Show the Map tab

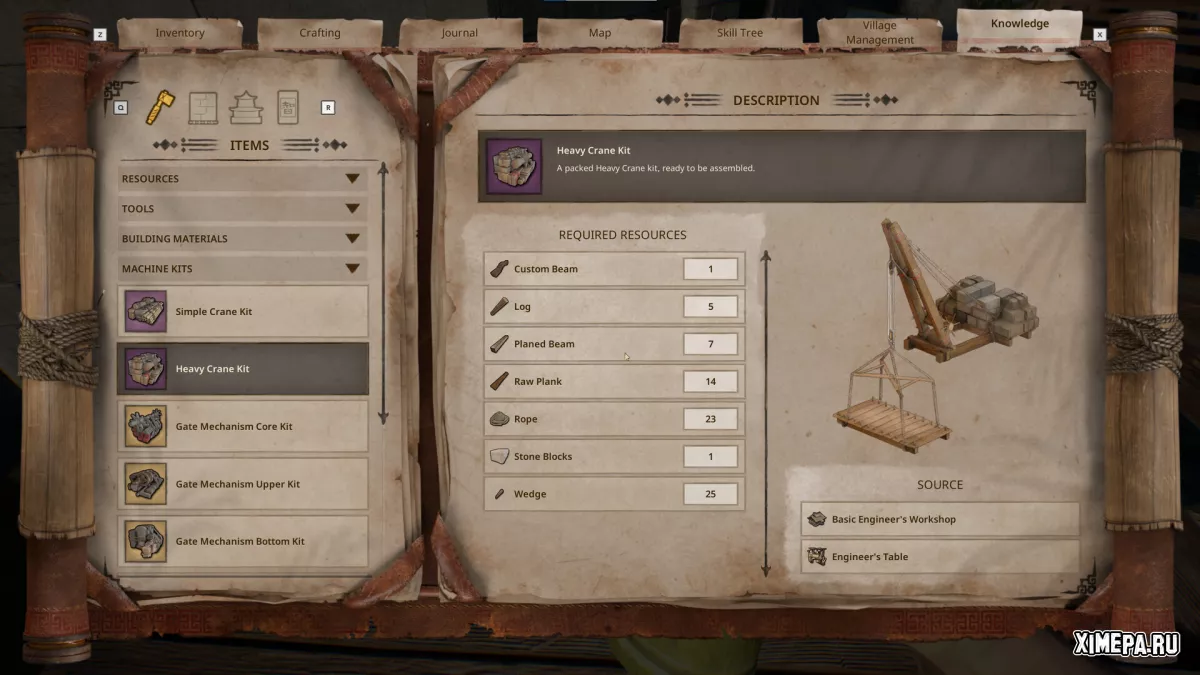600,33
